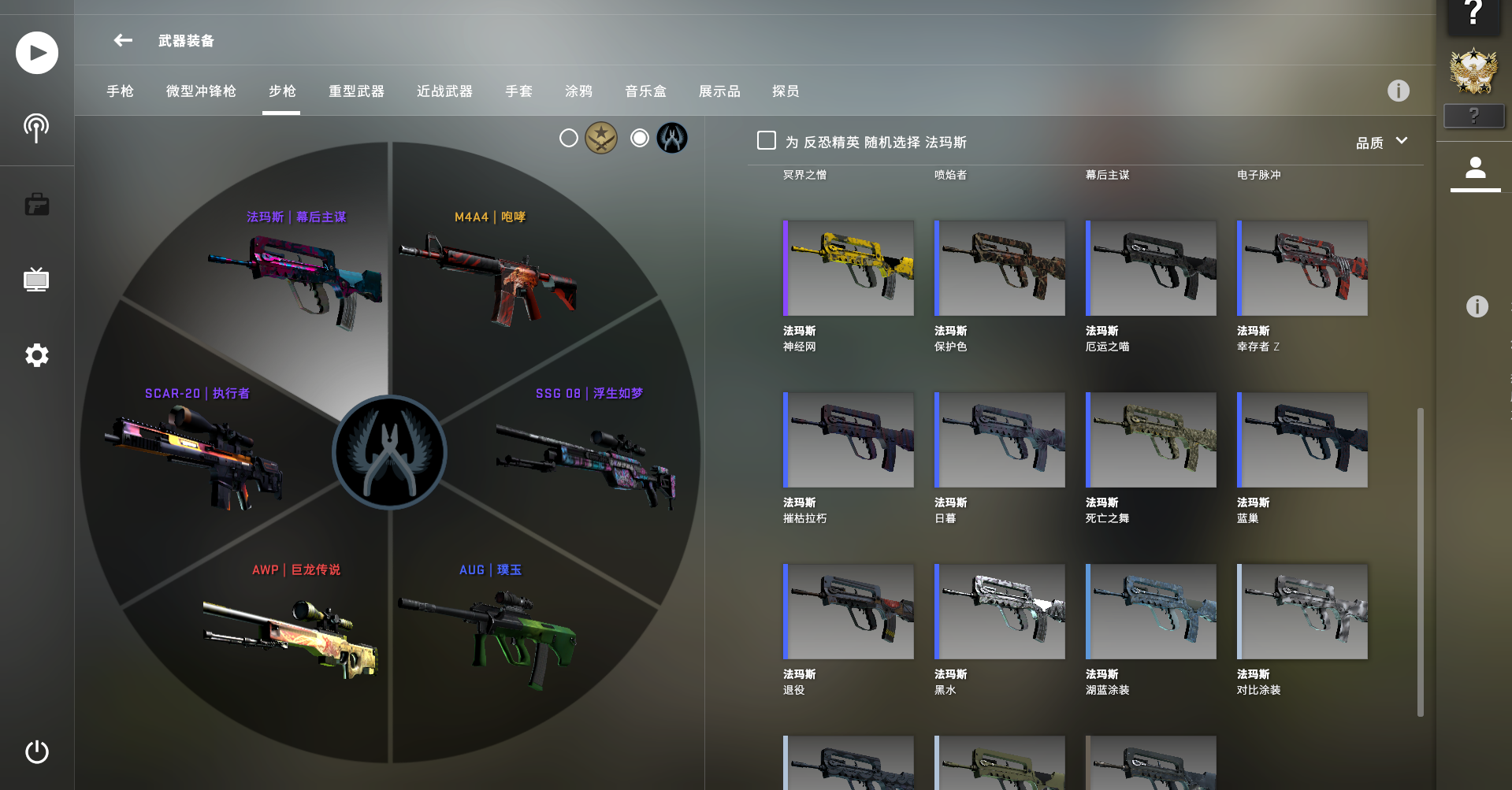
Task: Toggle random 法玛斯 selection checkbox
Action: pos(767,141)
